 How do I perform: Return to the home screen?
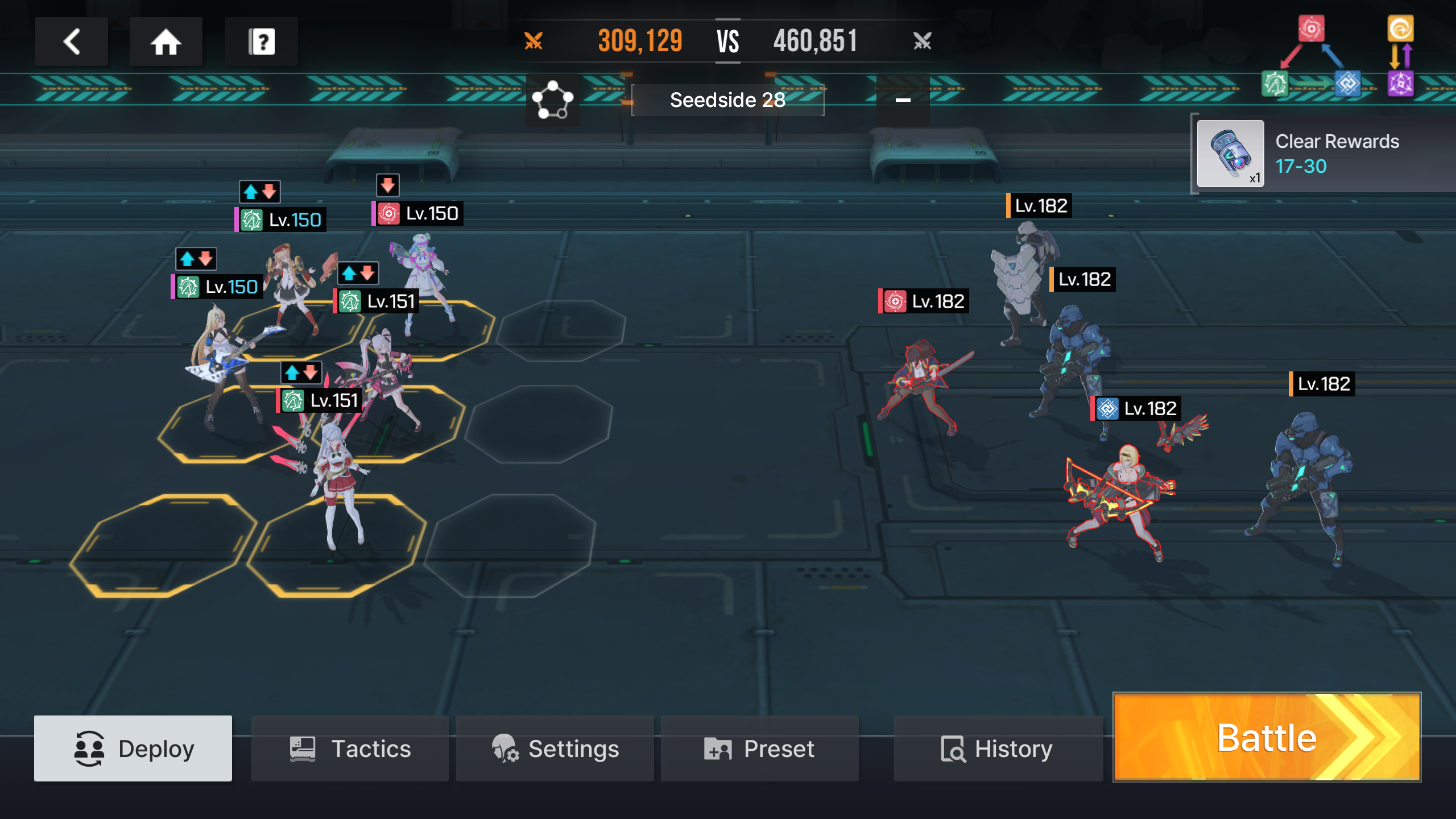tap(166, 42)
